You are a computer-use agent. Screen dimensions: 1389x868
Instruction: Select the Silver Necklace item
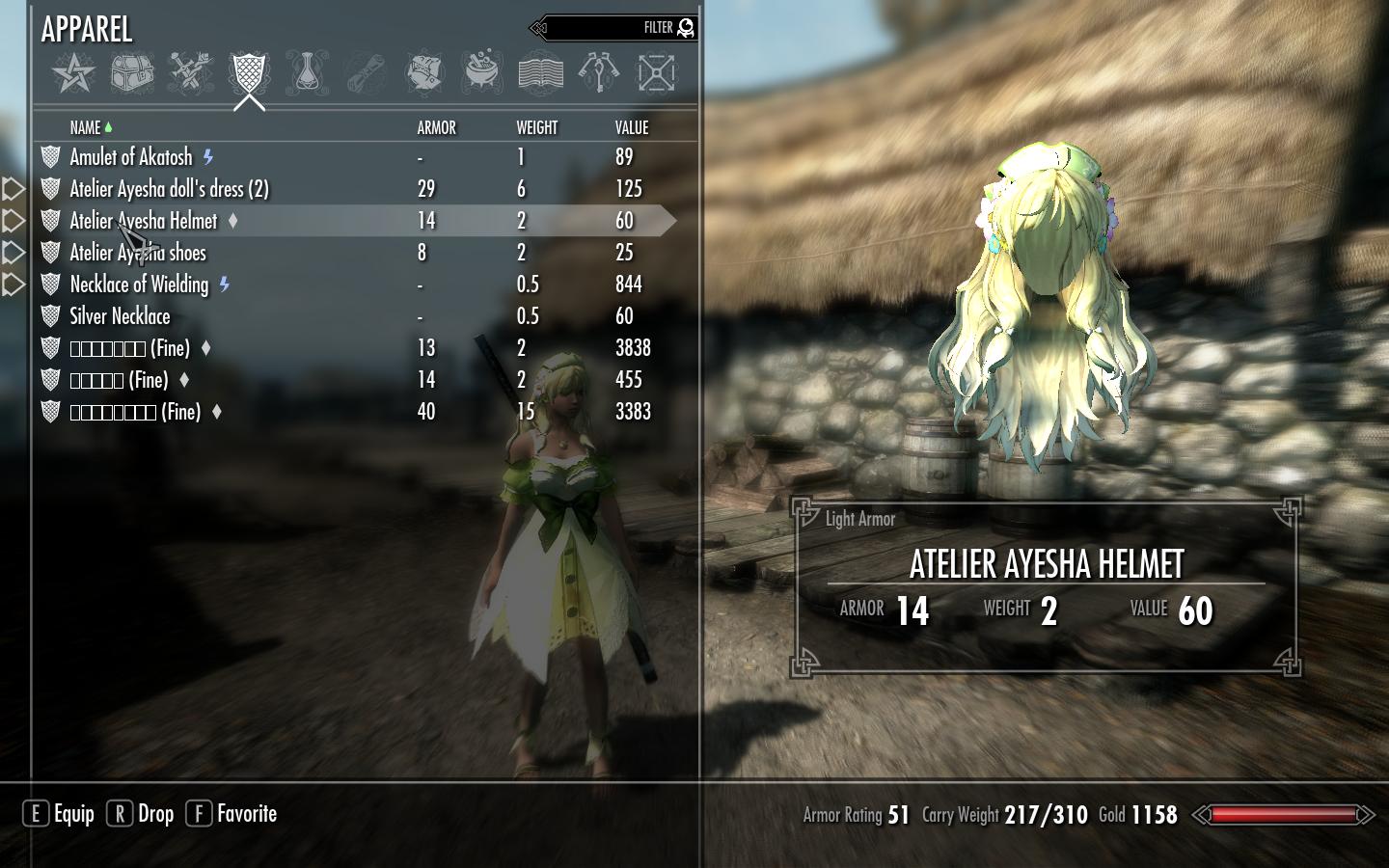(x=120, y=316)
